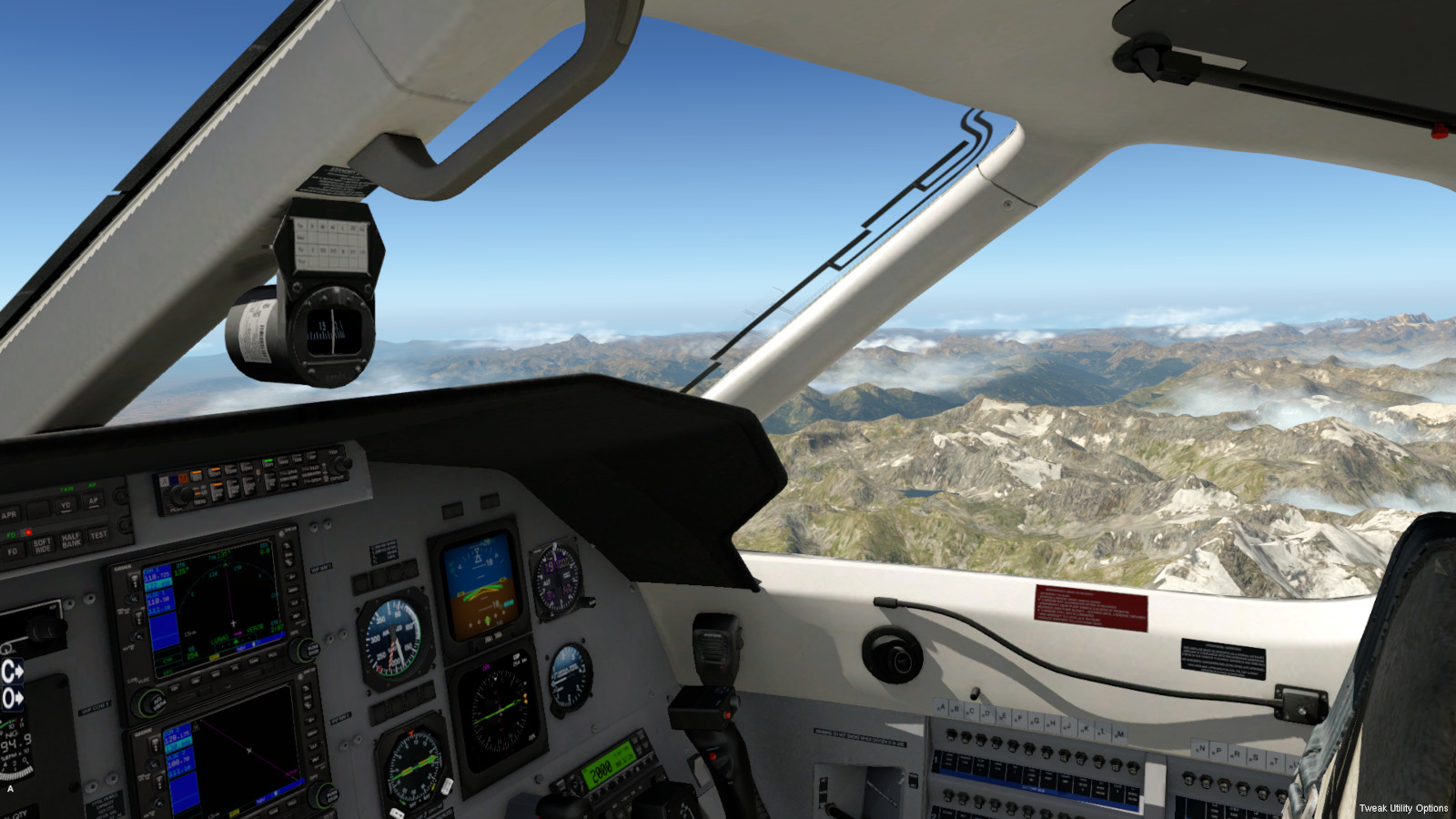The image size is (1456, 819).
Task: Enable the SOFT RIDE autopilot button
Action: 42,545
